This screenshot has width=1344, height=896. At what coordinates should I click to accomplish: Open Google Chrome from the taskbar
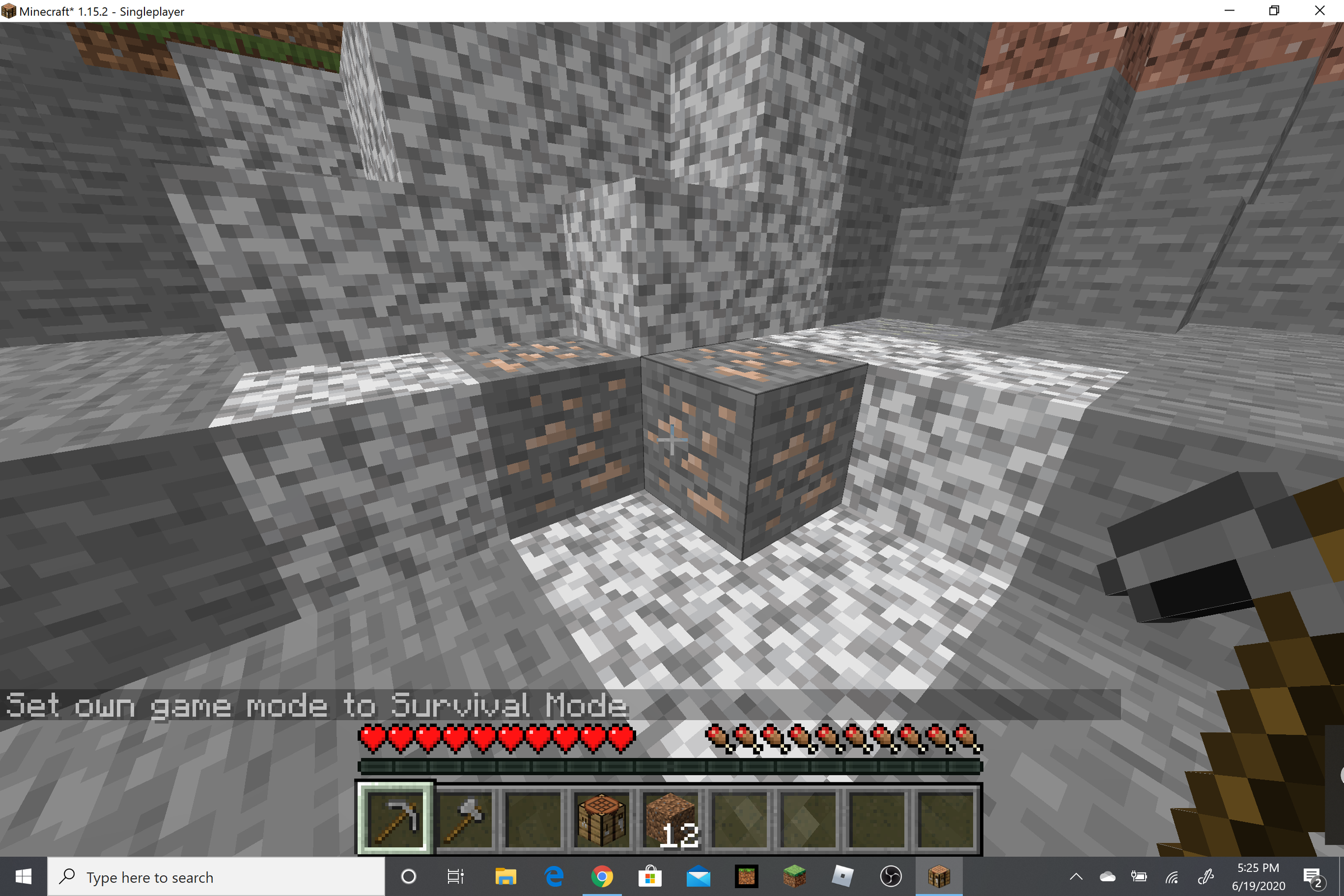(x=603, y=876)
